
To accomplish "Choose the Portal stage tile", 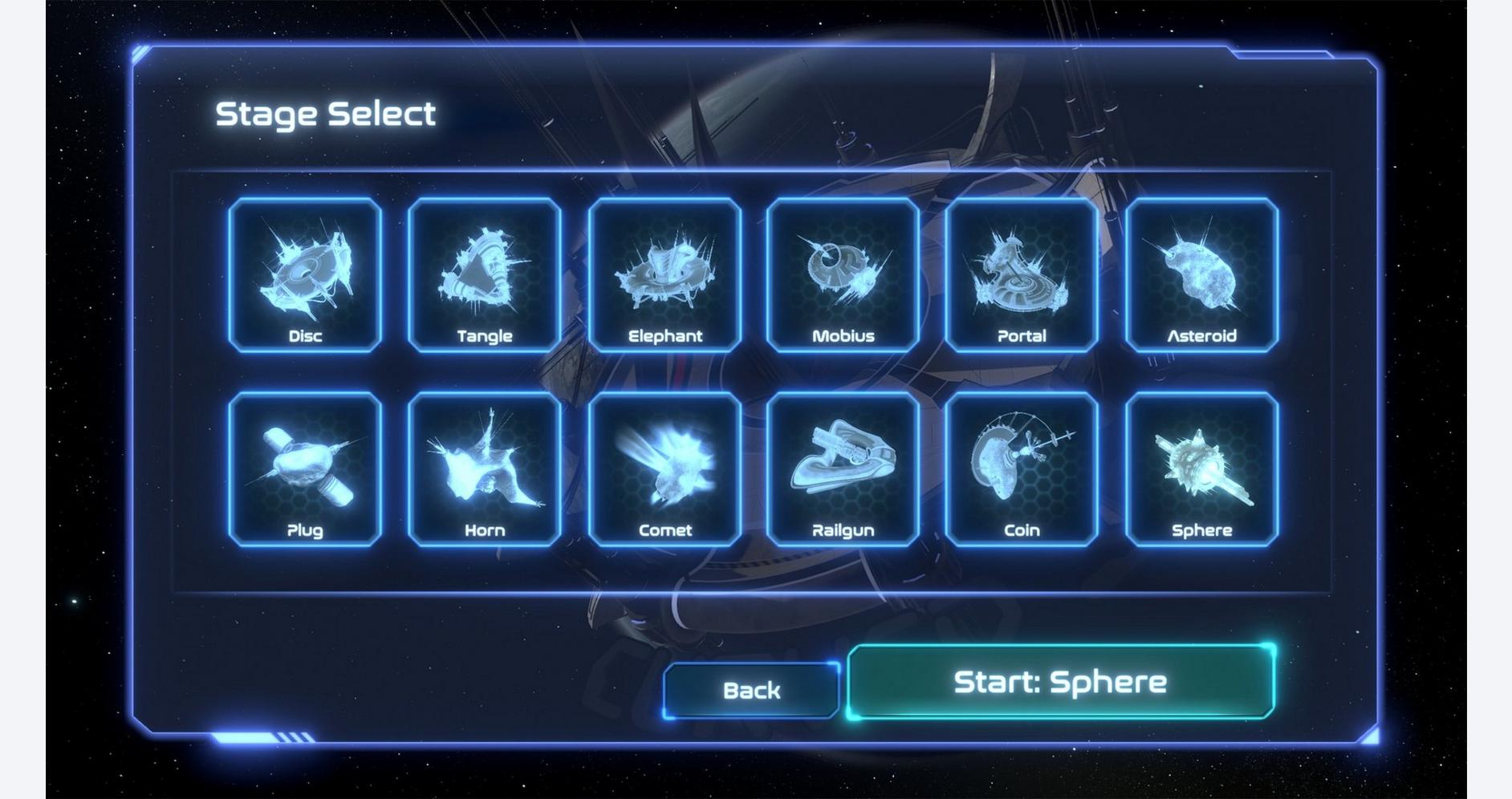I will (1022, 274).
